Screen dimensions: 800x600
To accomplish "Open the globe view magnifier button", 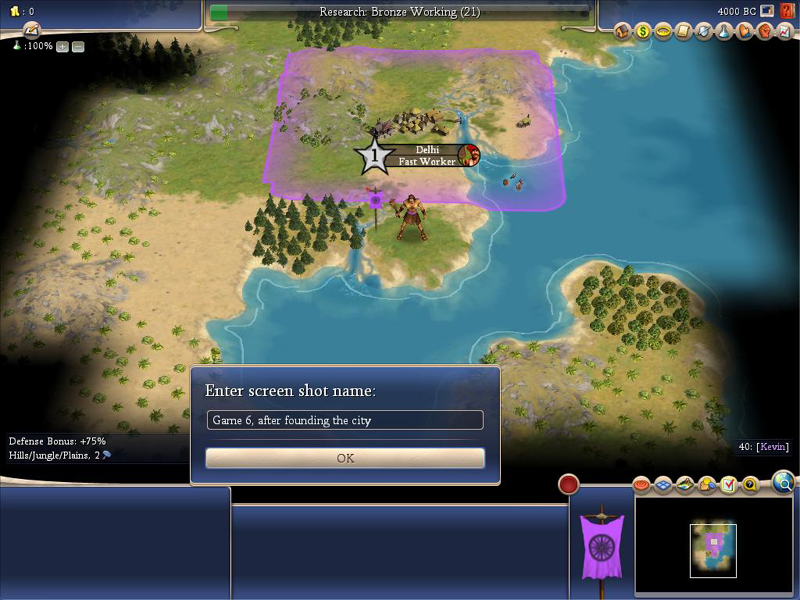I will pyautogui.click(x=784, y=484).
